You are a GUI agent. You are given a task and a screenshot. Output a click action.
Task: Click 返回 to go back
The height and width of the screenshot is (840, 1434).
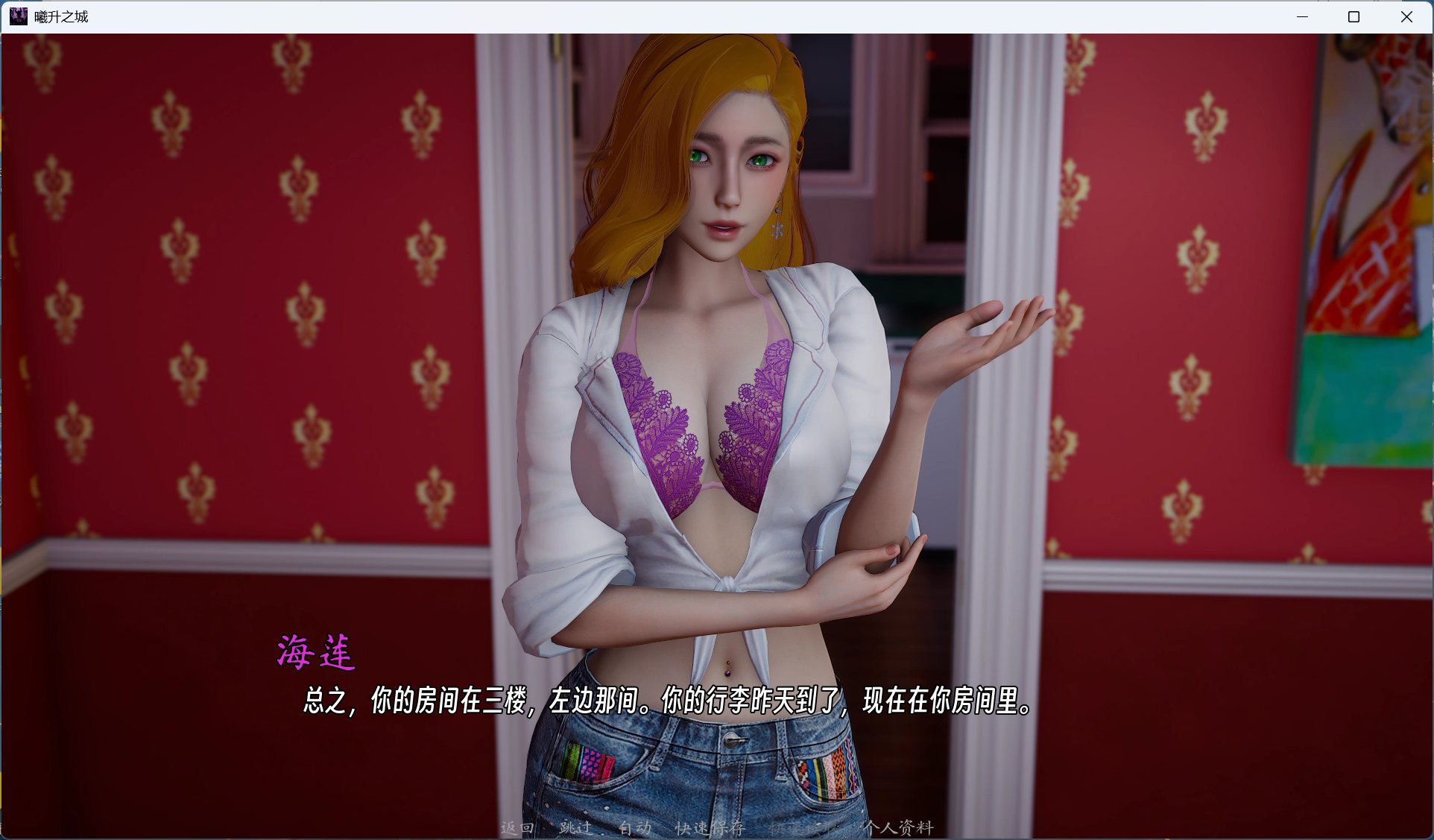pyautogui.click(x=517, y=829)
